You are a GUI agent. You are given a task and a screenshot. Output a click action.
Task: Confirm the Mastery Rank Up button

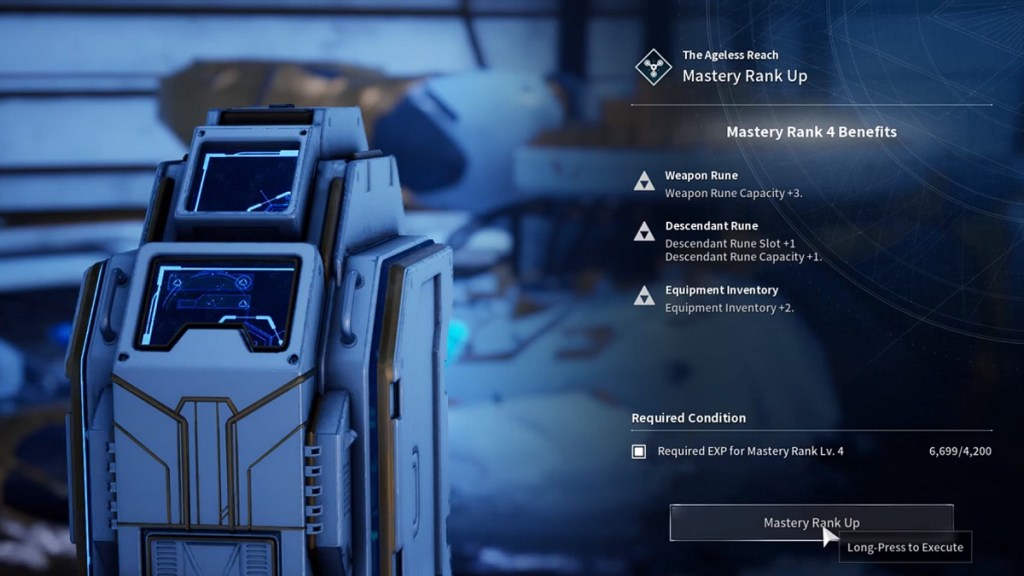(x=810, y=522)
